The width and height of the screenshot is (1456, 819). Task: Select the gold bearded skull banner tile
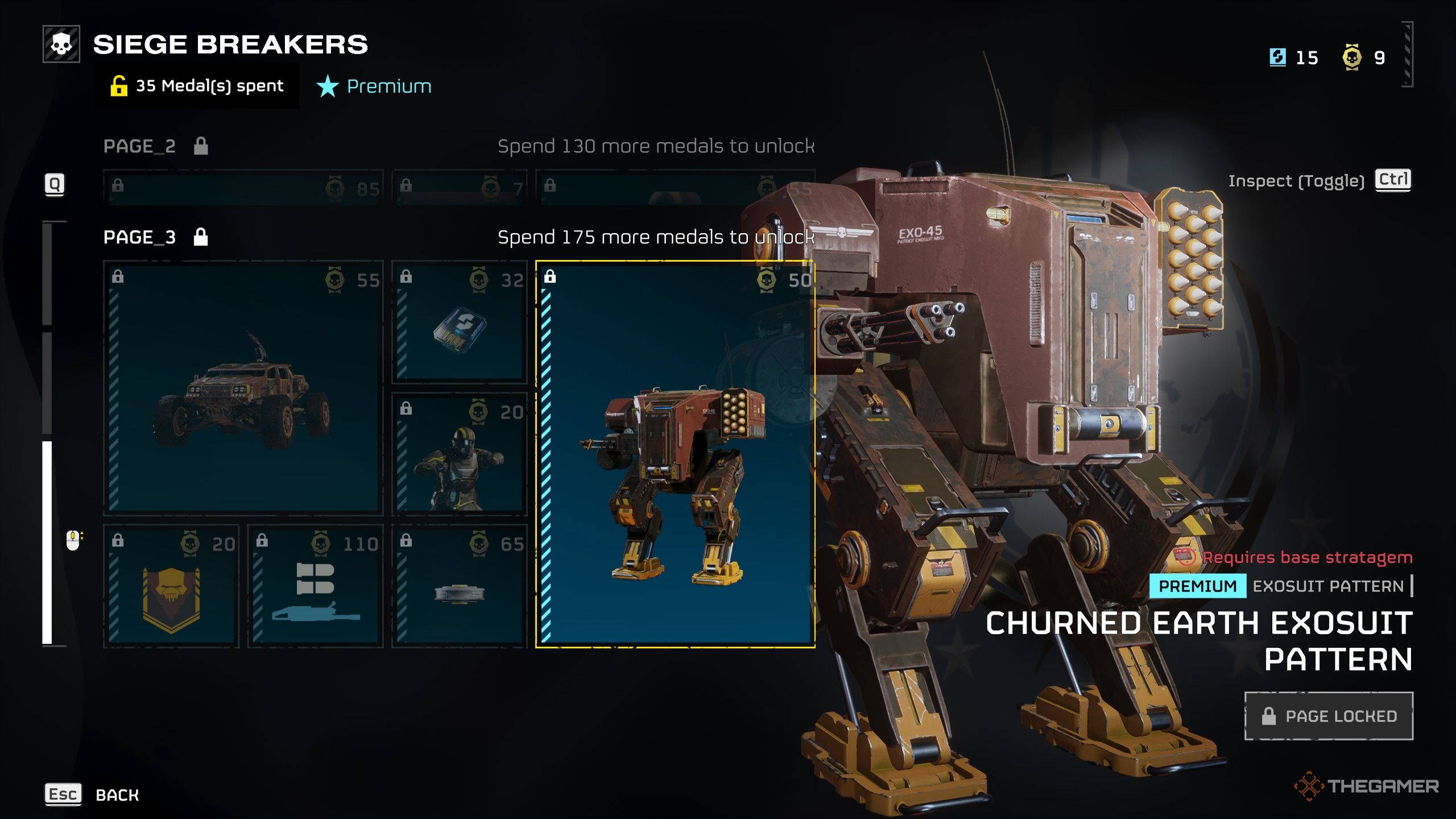[x=171, y=587]
